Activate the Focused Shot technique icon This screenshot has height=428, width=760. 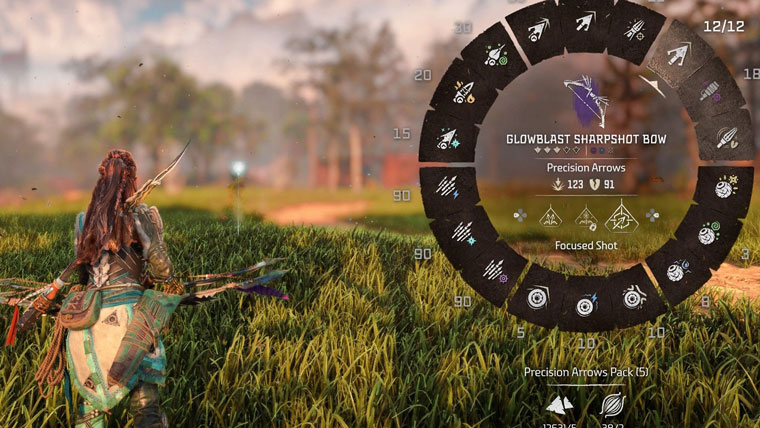point(622,214)
